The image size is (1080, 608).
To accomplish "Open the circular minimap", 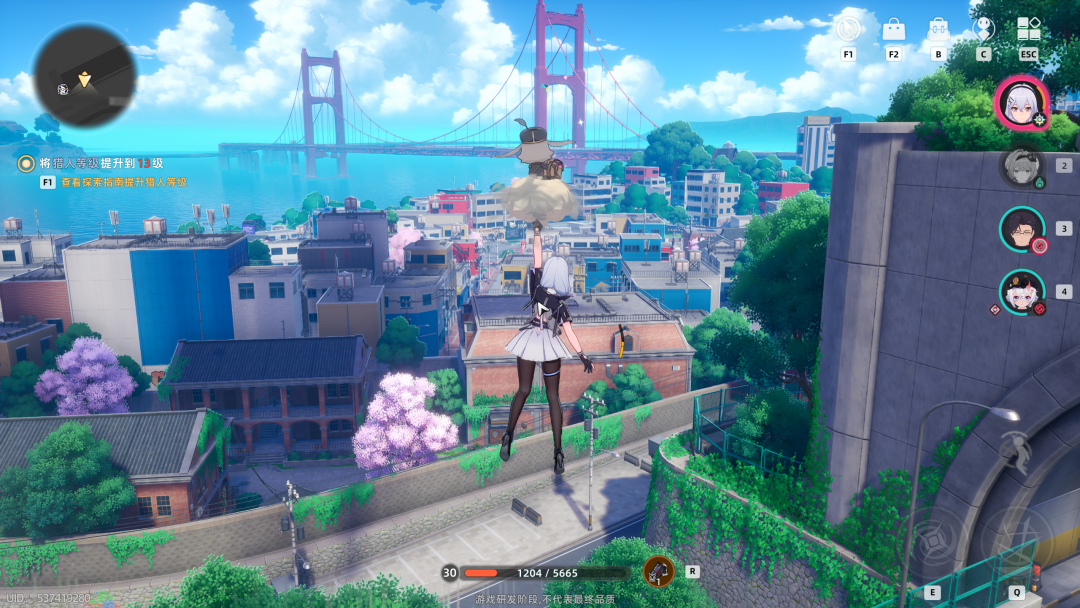I will (84, 75).
